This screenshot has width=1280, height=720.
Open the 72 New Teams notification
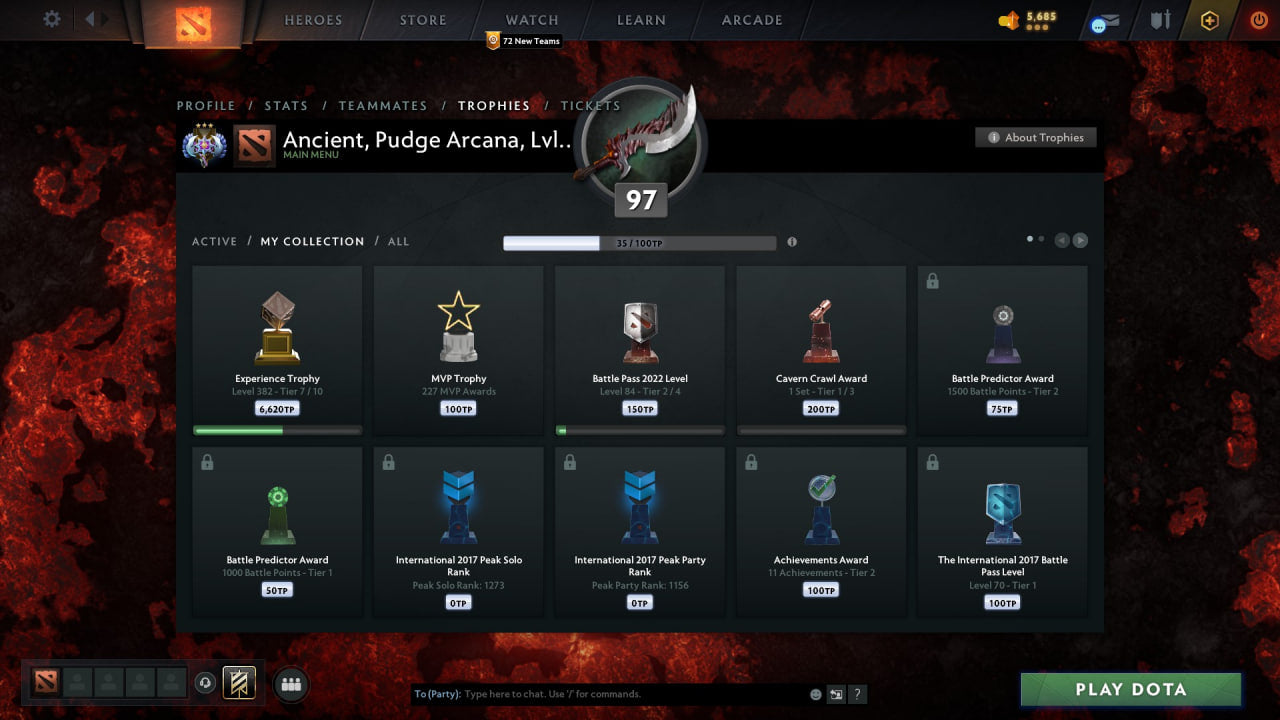coord(523,41)
